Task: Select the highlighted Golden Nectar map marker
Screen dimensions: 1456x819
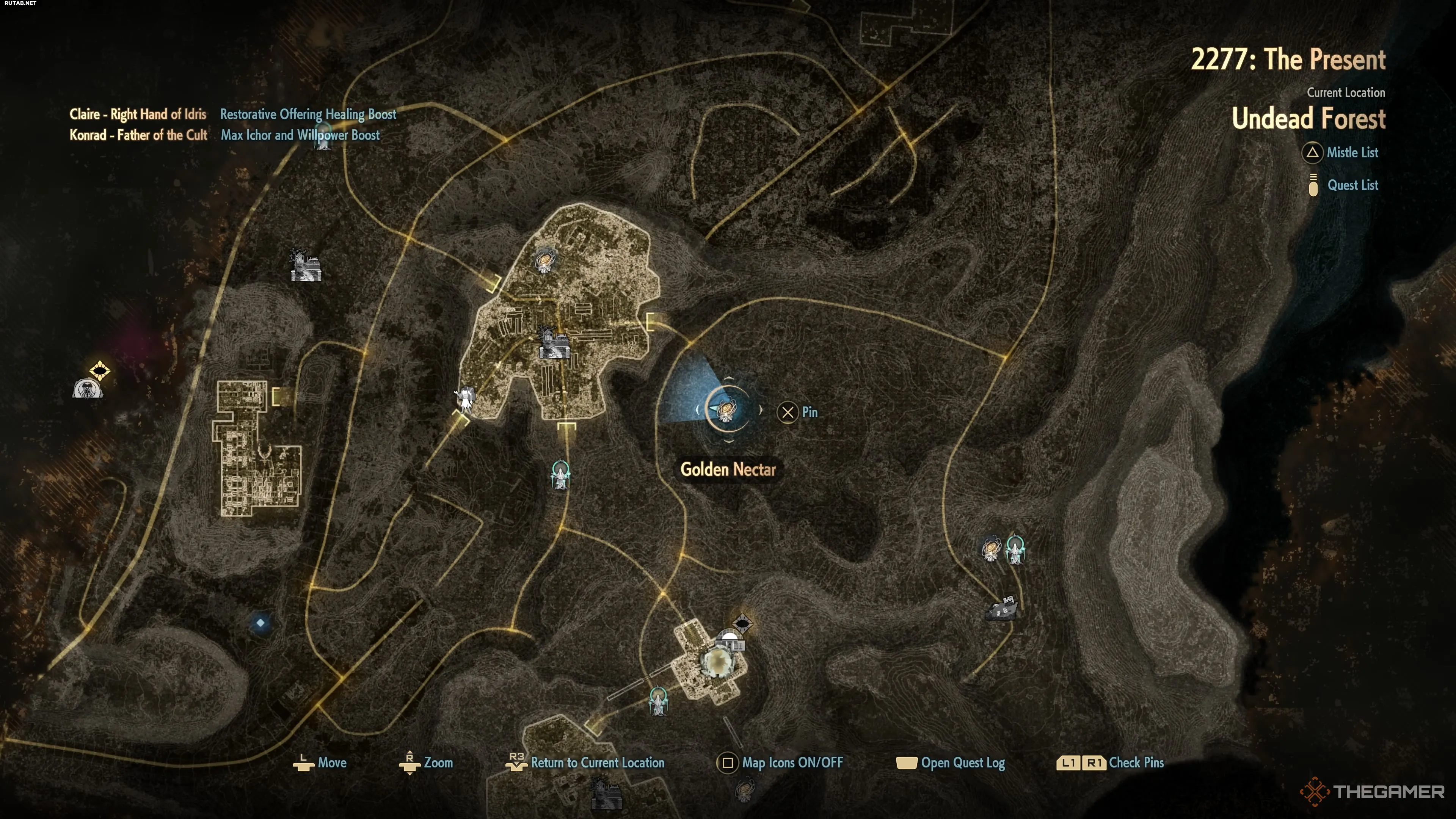Action: point(728,410)
